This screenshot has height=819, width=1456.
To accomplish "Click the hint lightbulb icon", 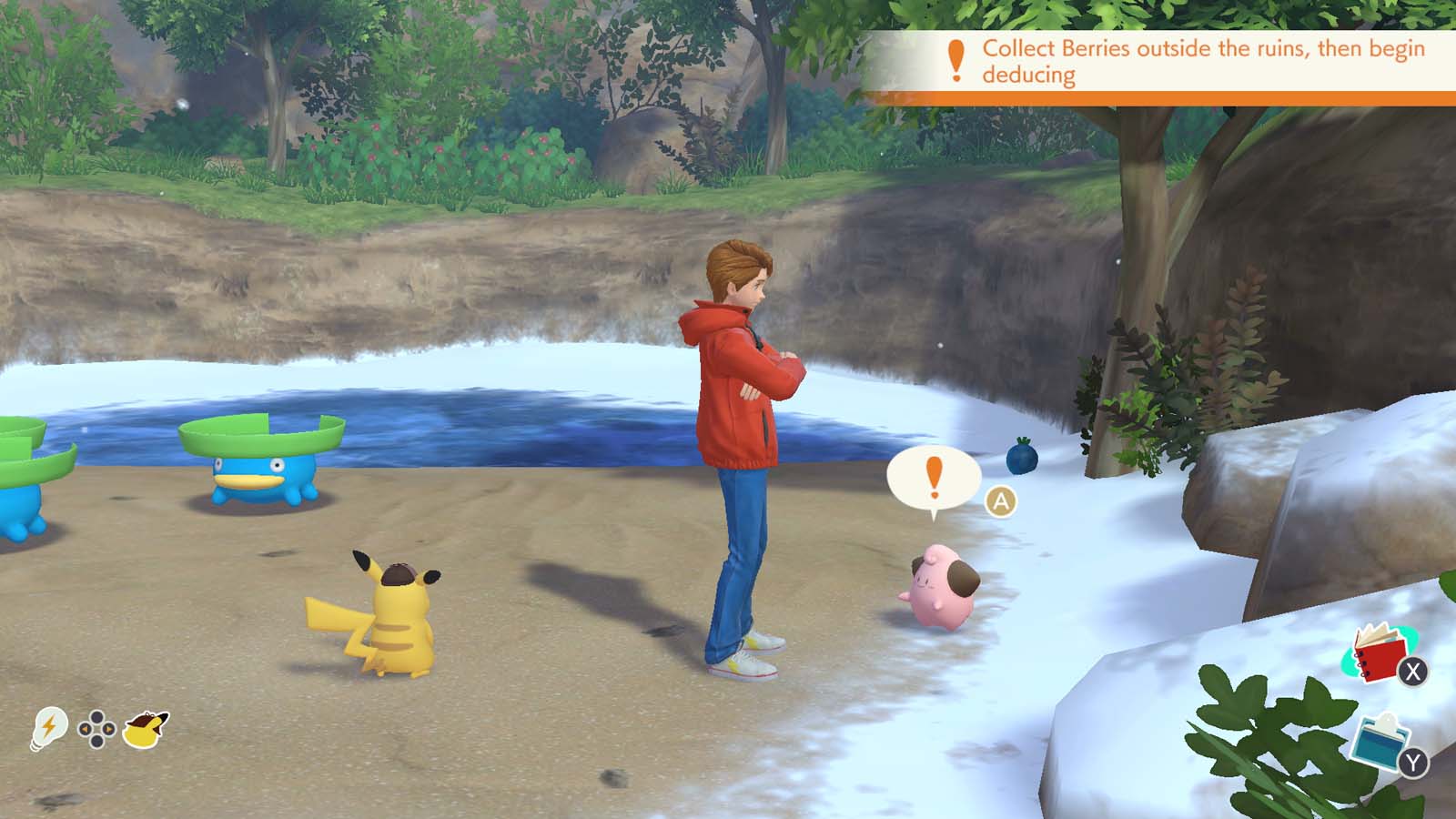I will pos(49,726).
